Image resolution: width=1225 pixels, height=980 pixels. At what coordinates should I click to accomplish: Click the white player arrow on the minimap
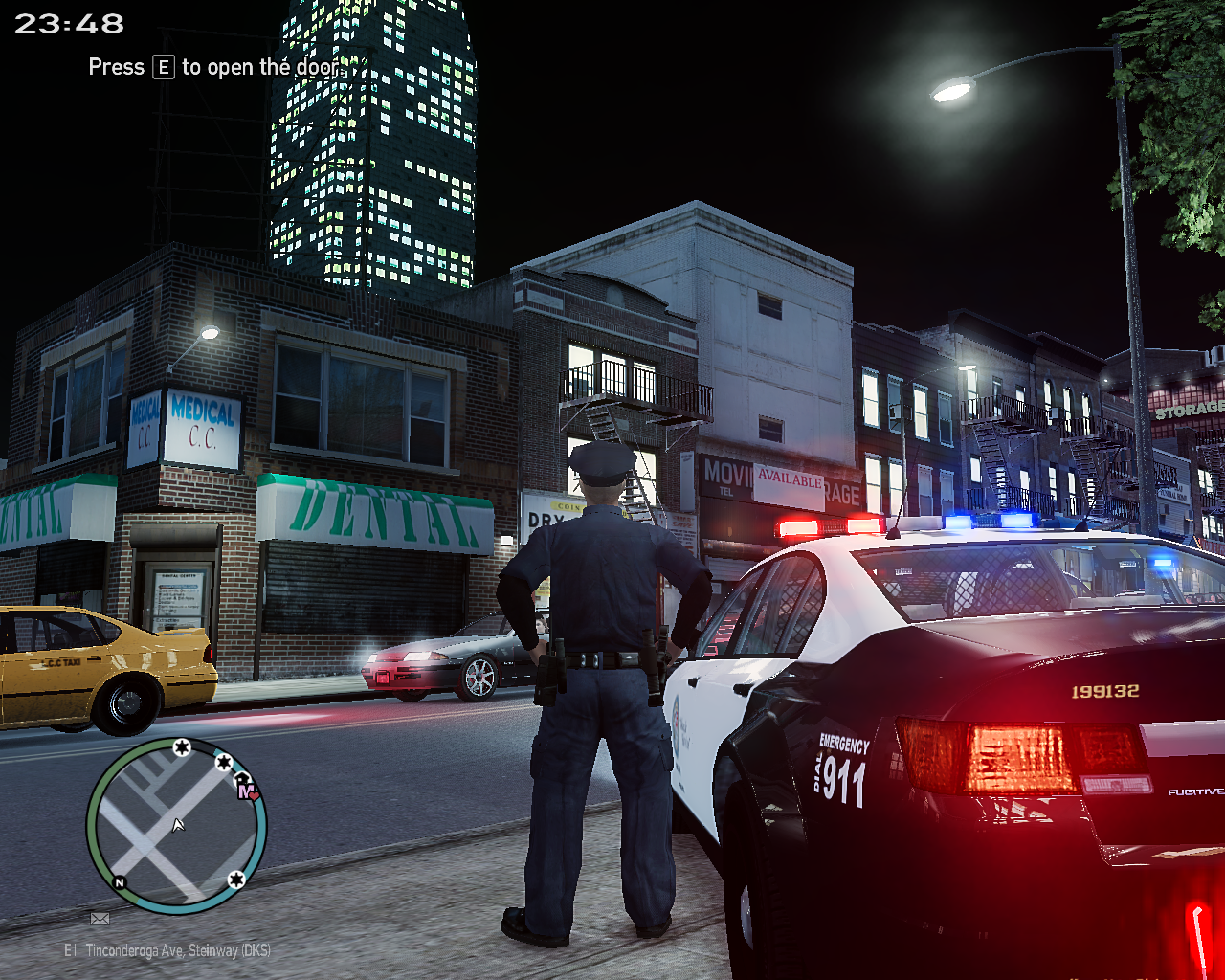178,825
